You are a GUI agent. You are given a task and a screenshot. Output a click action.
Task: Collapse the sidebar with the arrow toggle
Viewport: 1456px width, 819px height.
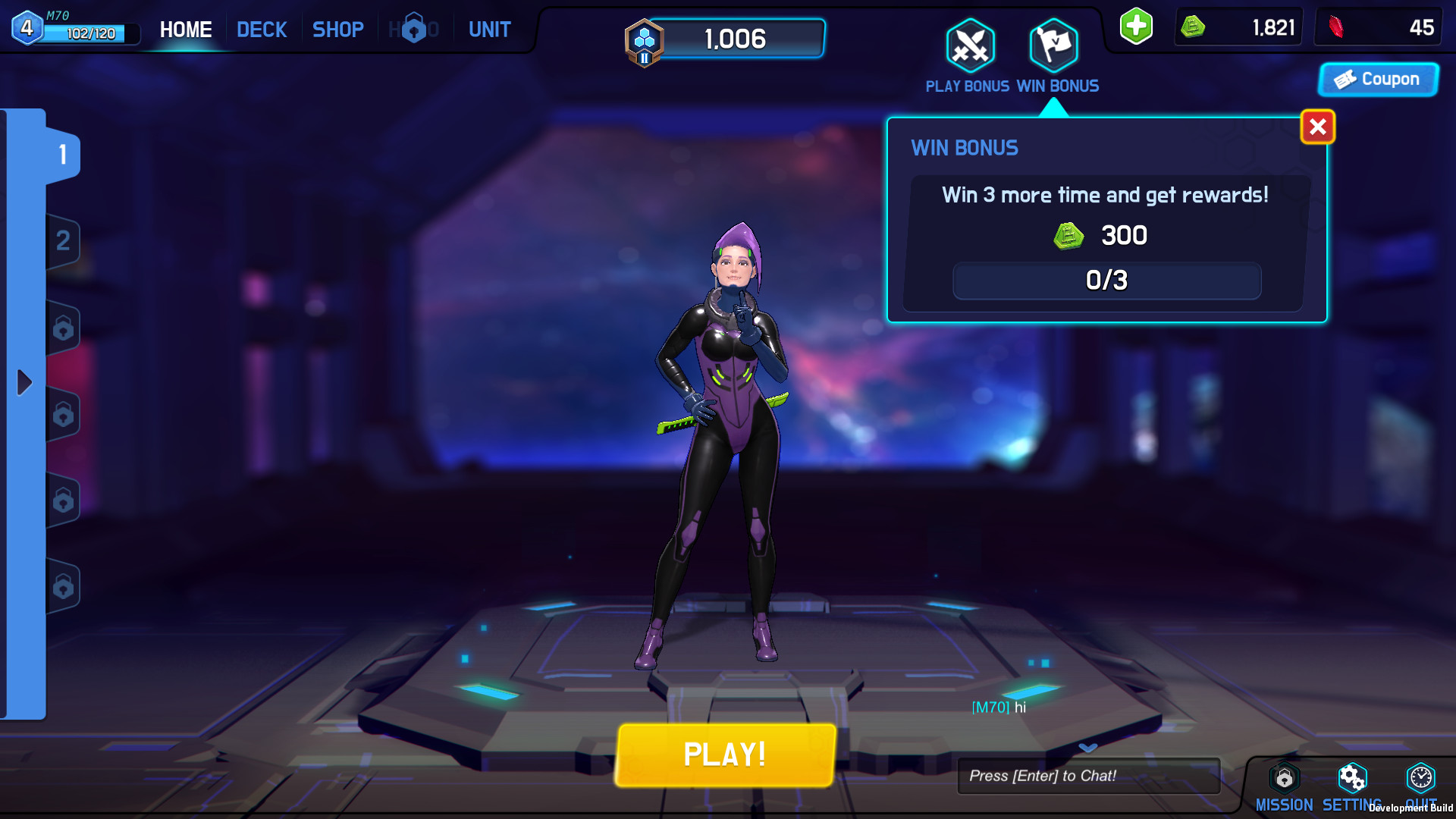[23, 384]
